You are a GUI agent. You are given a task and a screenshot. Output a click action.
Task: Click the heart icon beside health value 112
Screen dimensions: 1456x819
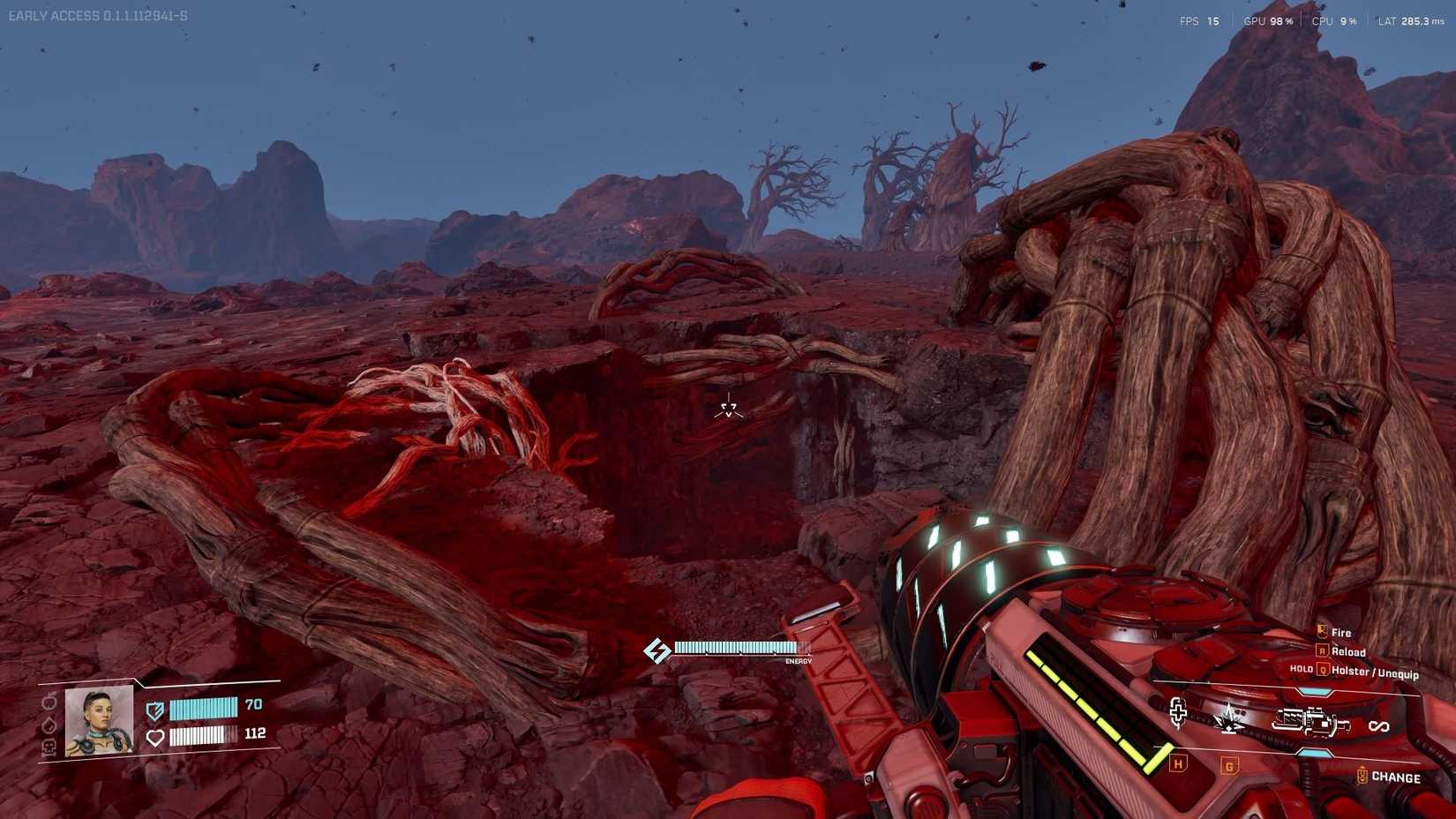[x=154, y=737]
